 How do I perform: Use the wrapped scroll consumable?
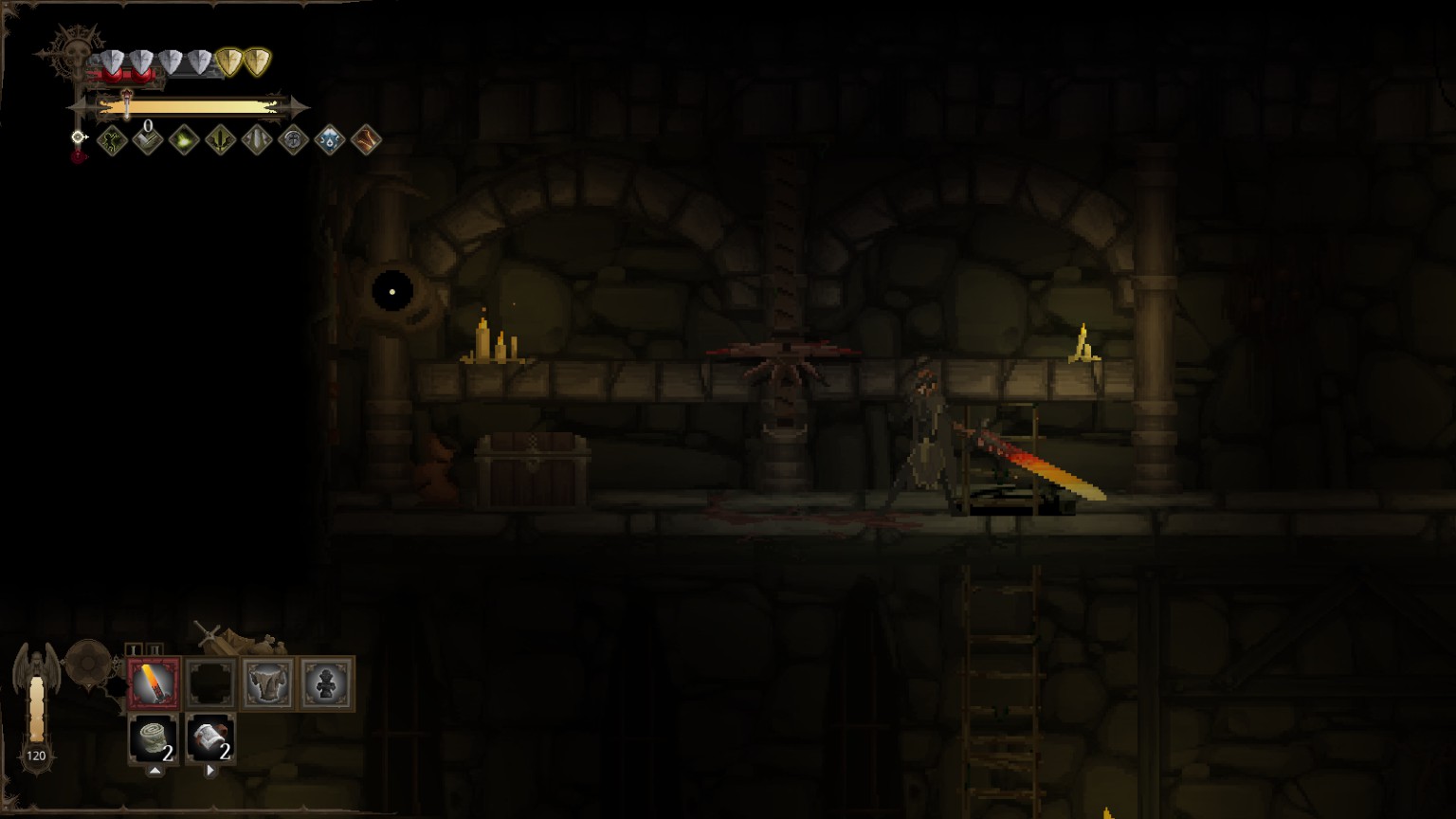[x=210, y=738]
